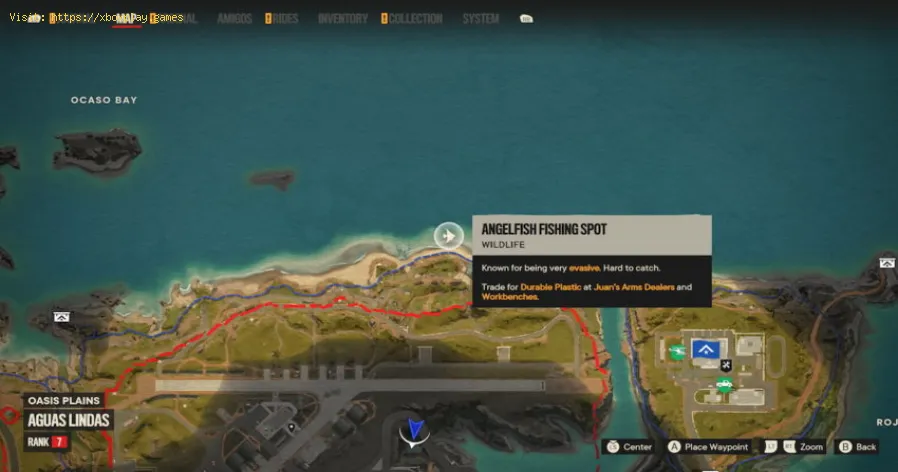Select the blue guerrilla base marker
Image resolution: width=898 pixels, height=472 pixels.
point(707,348)
